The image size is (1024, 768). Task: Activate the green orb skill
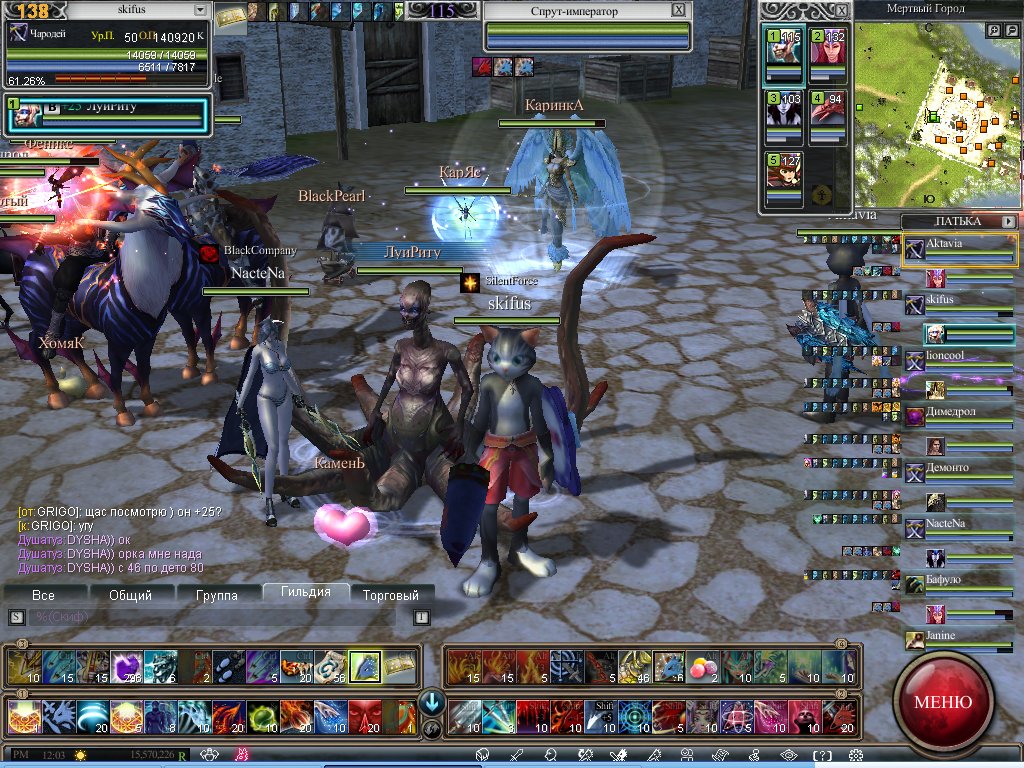[x=263, y=716]
